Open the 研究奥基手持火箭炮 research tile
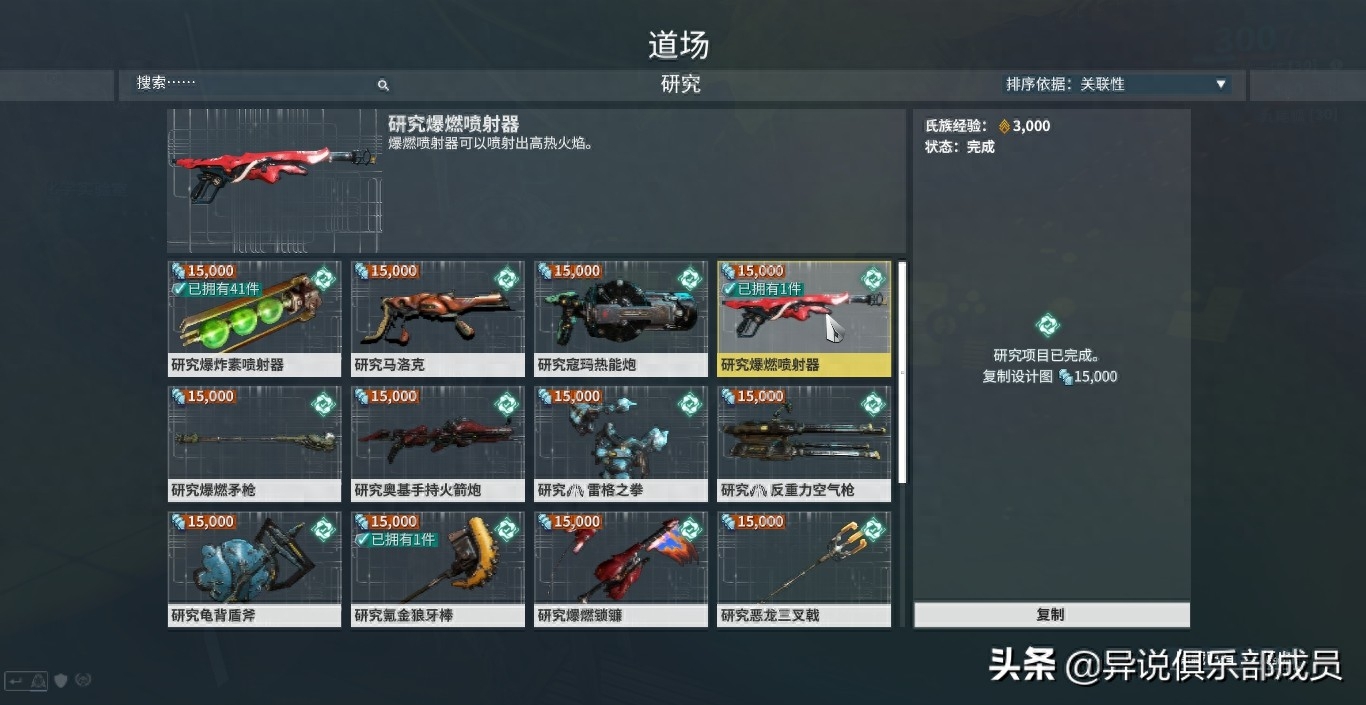 (x=437, y=444)
